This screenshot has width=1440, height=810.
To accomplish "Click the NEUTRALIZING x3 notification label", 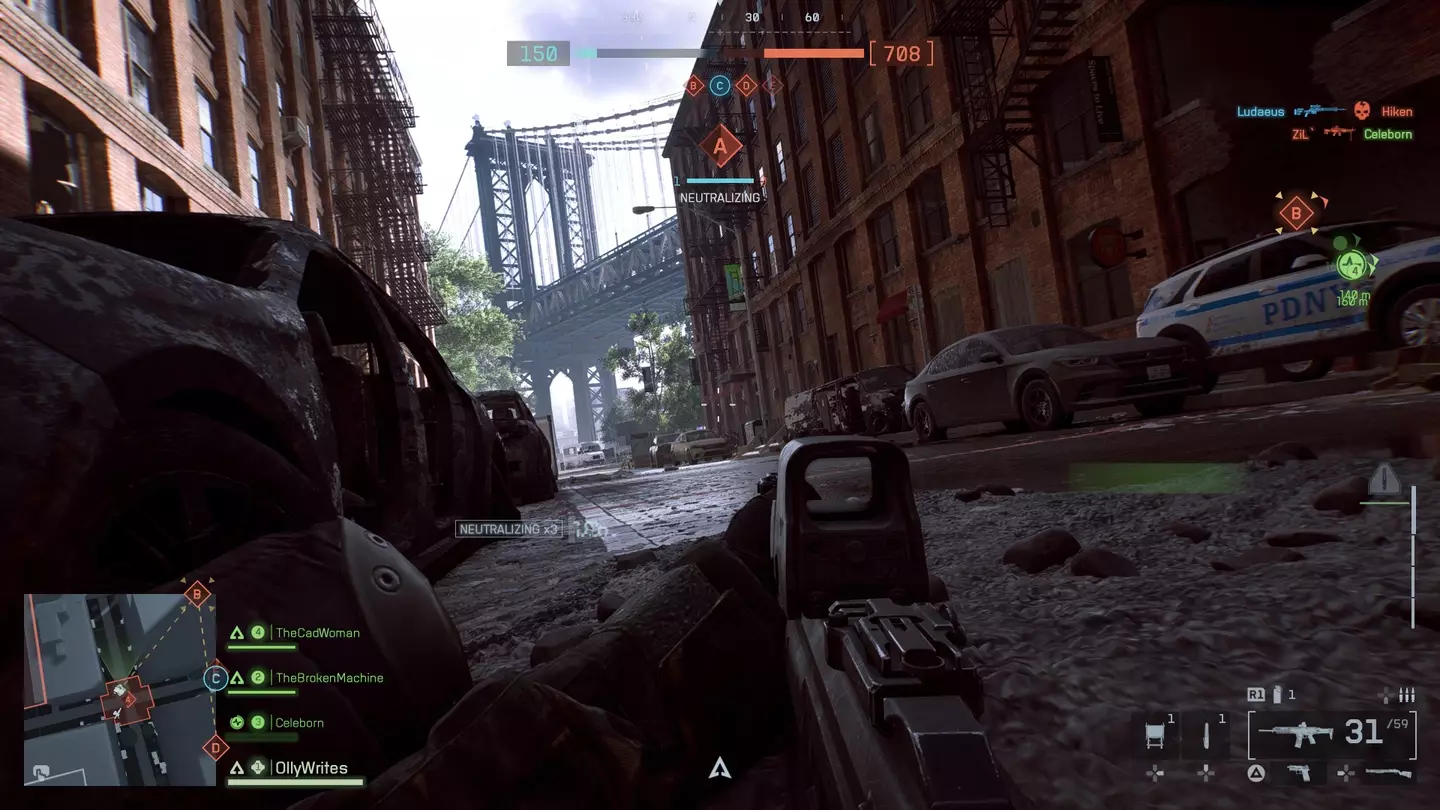I will [x=509, y=528].
